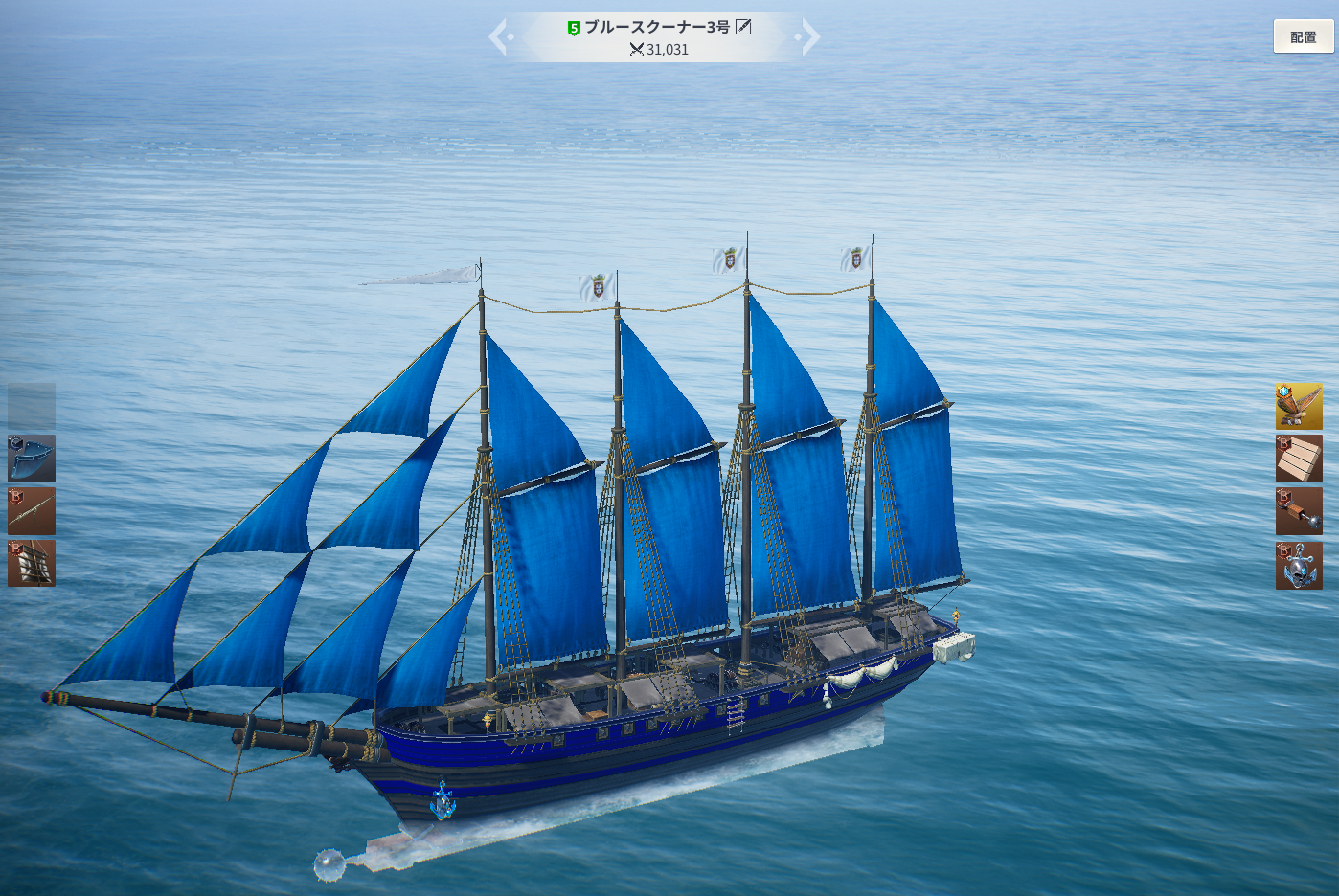Select the skull anchor equipment slot
This screenshot has width=1339, height=896.
[x=1298, y=565]
